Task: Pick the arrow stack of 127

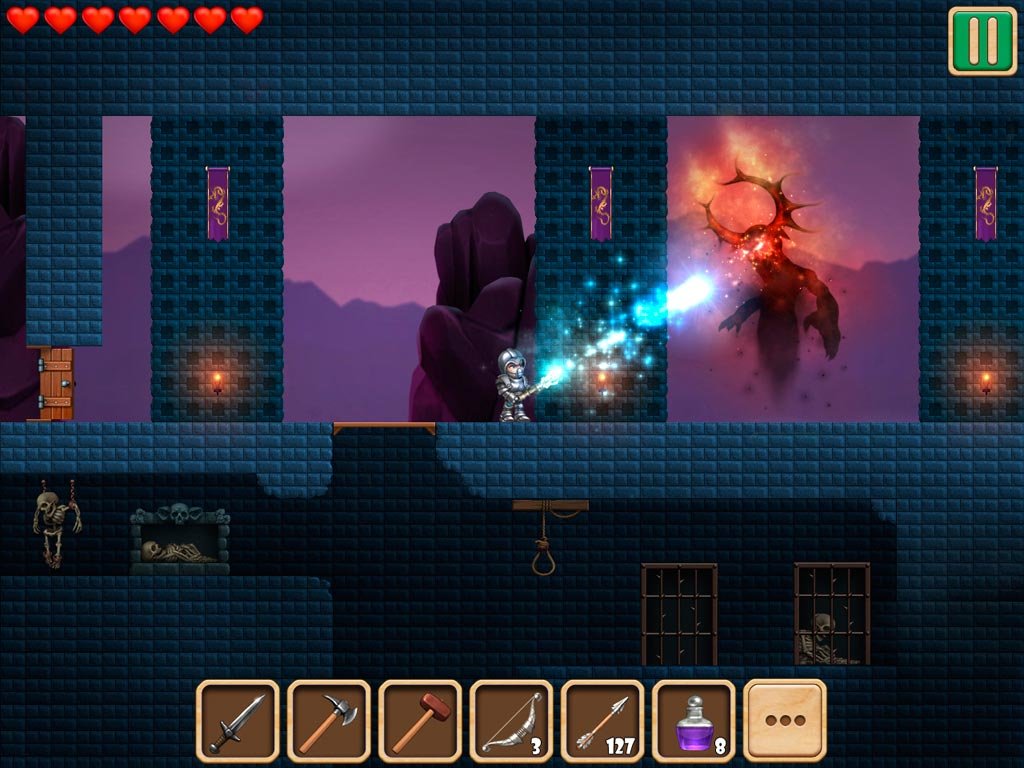Action: pos(602,721)
